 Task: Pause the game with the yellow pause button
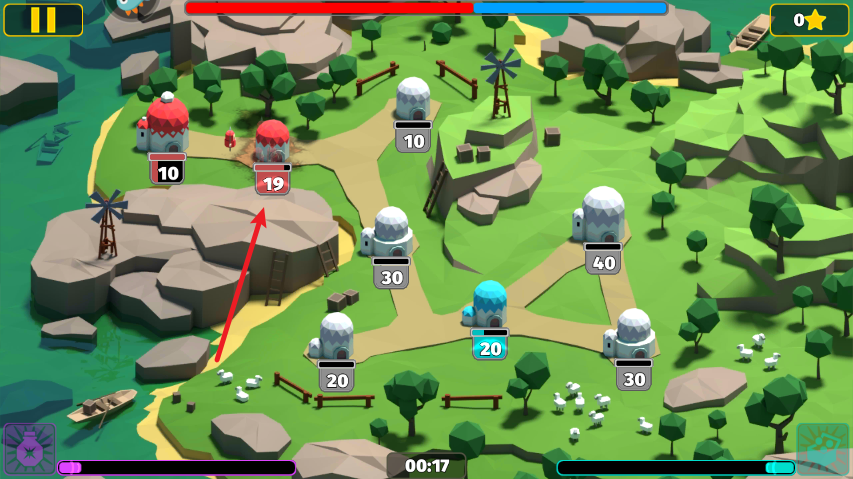pyautogui.click(x=43, y=19)
